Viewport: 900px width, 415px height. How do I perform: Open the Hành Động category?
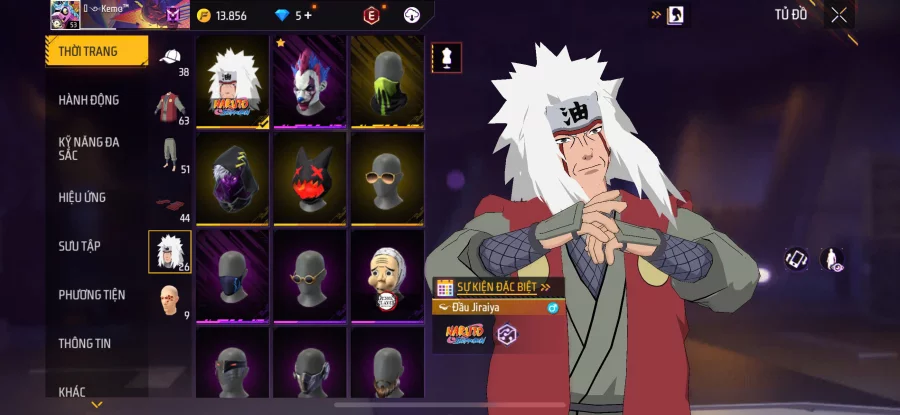(x=89, y=100)
